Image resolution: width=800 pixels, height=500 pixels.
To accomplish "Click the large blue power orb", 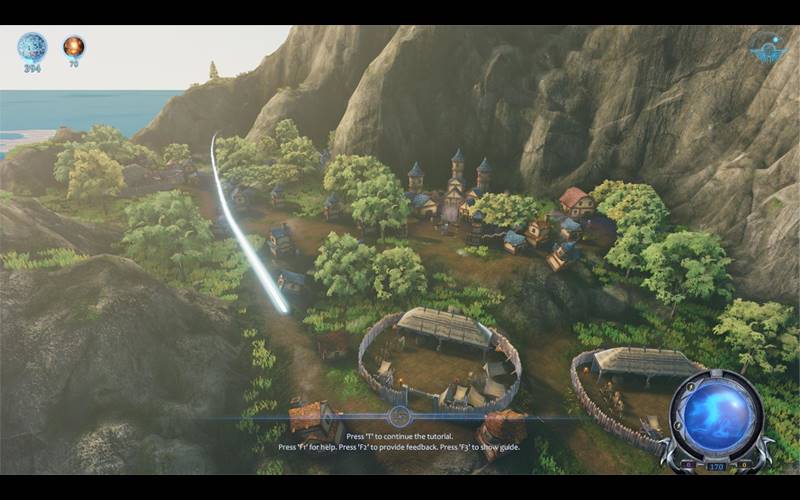I will pyautogui.click(x=716, y=413).
